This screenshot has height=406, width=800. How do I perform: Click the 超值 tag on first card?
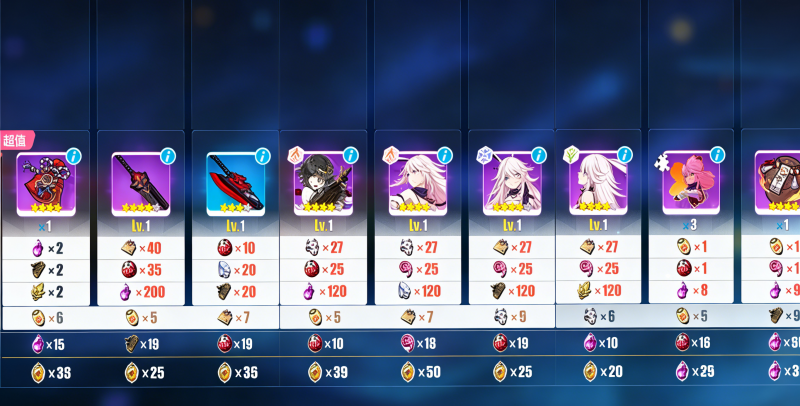[16, 140]
